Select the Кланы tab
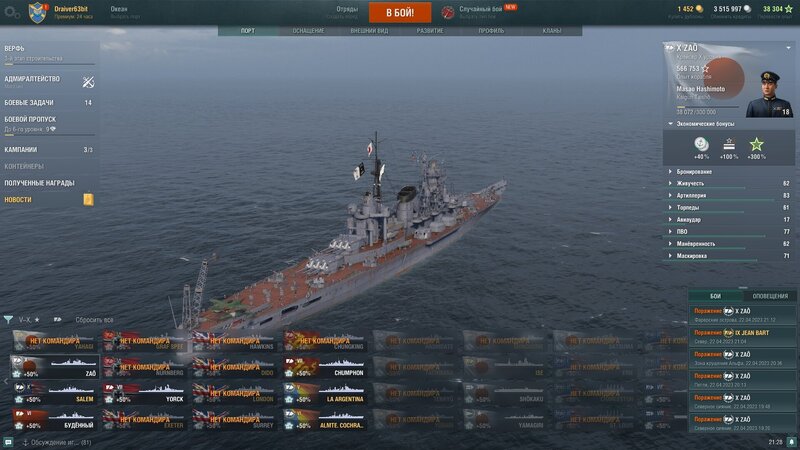The image size is (800, 450). click(x=551, y=31)
